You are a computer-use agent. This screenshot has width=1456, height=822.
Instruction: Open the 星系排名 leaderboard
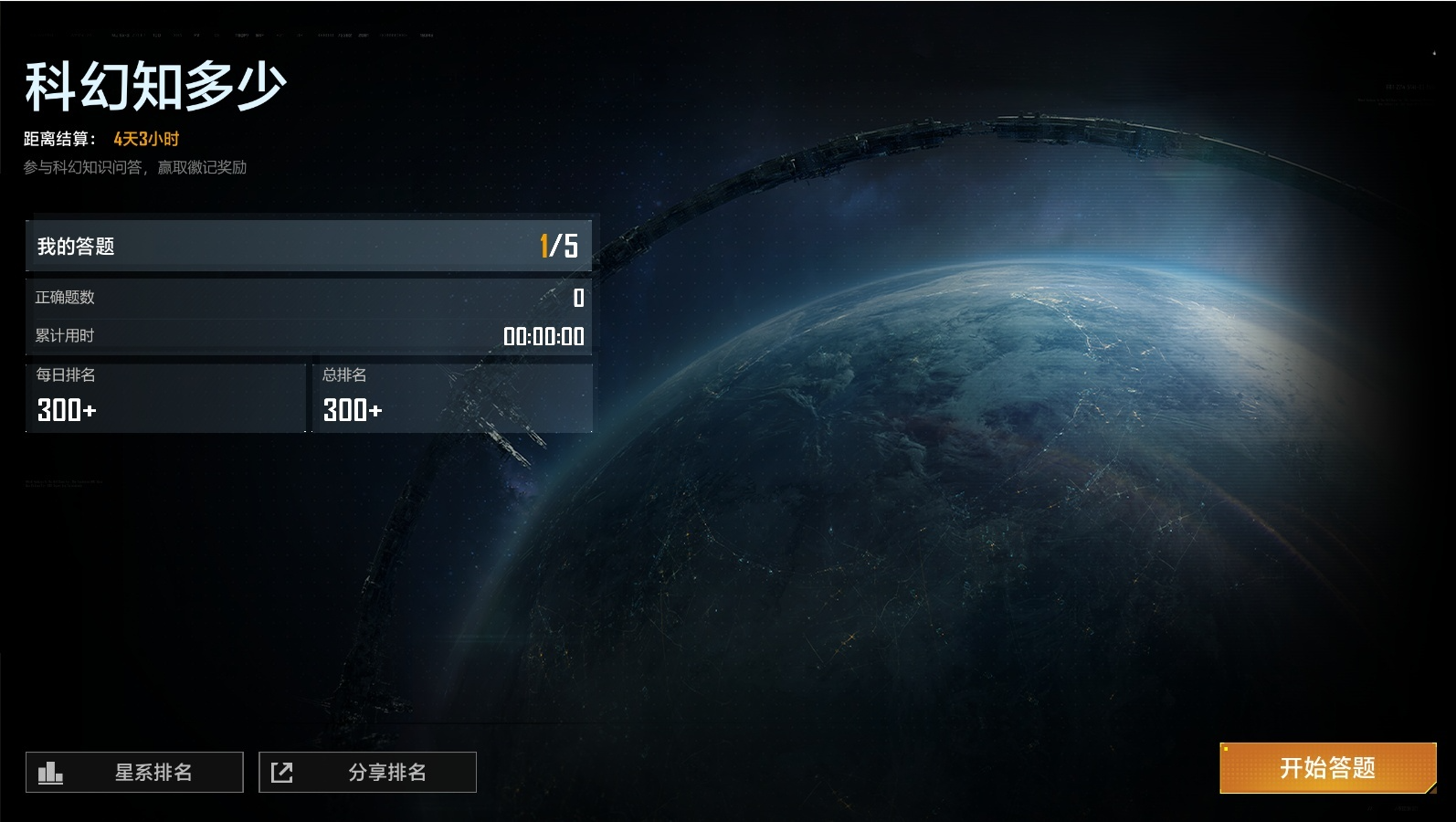pos(134,773)
